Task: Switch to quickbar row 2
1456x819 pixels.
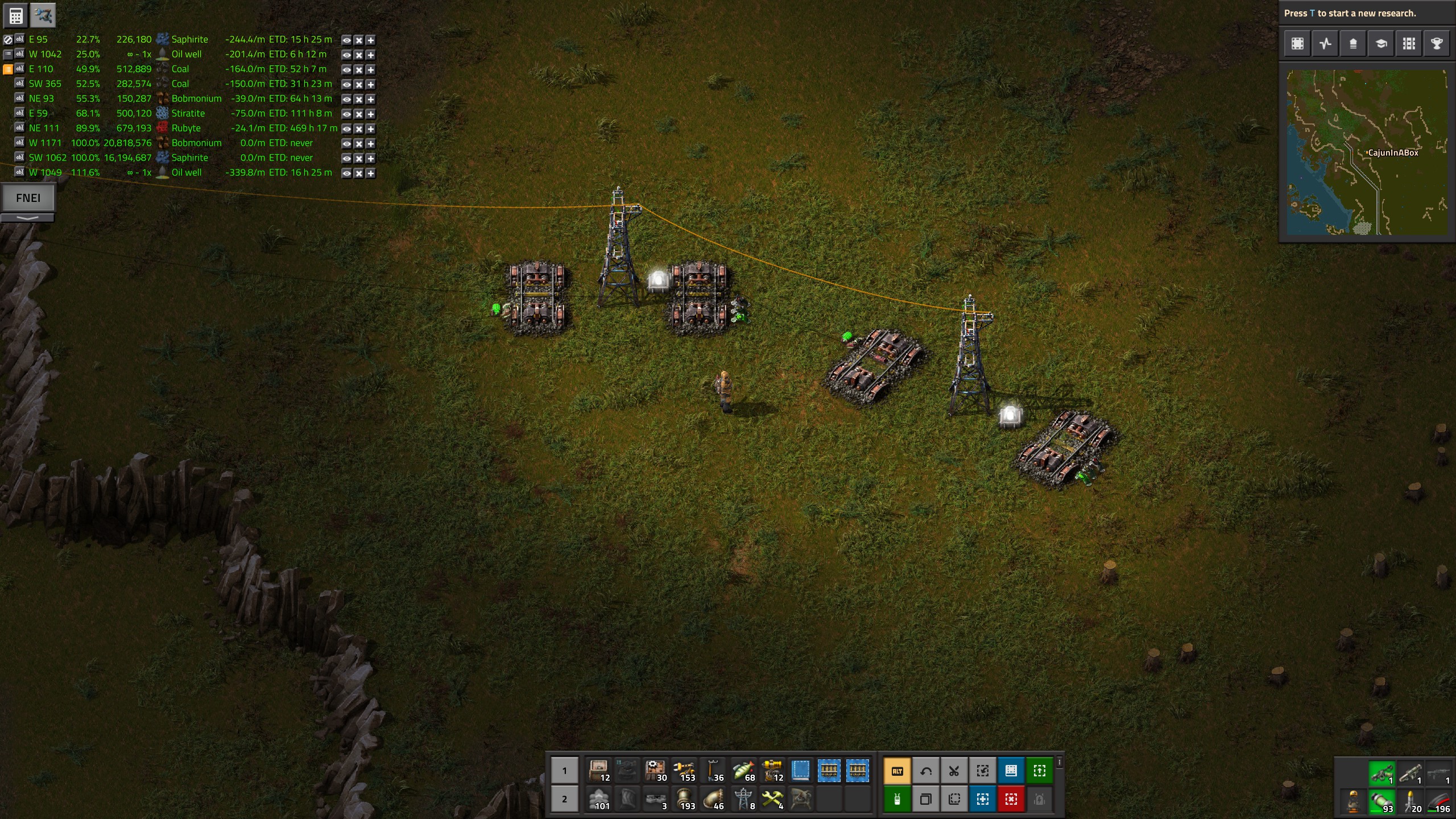Action: click(x=564, y=799)
